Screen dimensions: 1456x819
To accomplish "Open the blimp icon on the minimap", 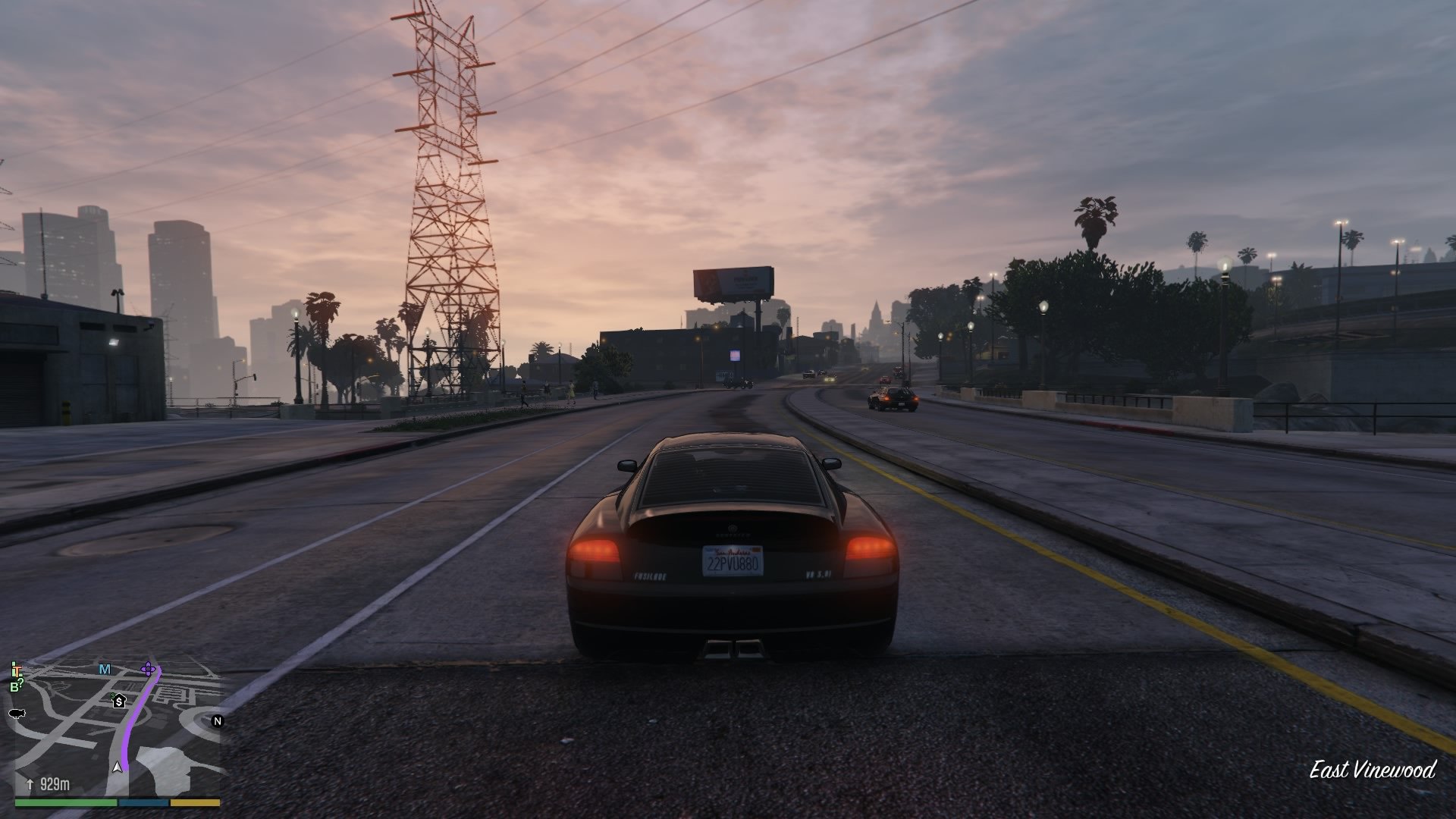I will pyautogui.click(x=17, y=714).
